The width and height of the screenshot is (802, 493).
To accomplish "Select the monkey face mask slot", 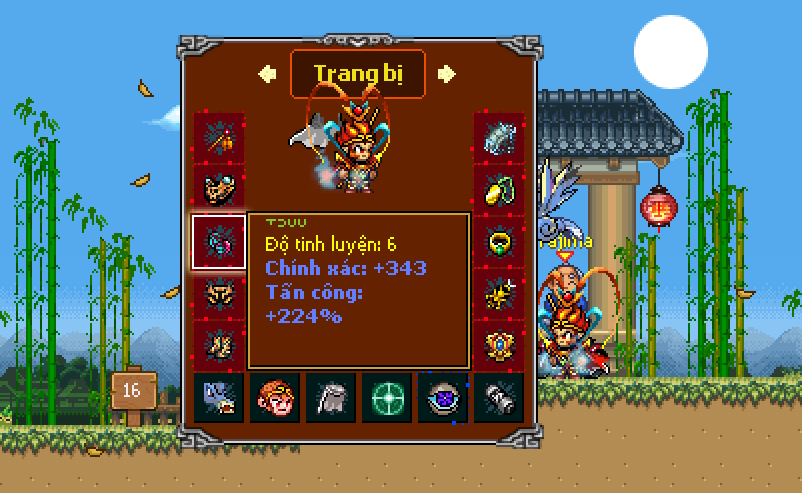I will click(x=275, y=398).
